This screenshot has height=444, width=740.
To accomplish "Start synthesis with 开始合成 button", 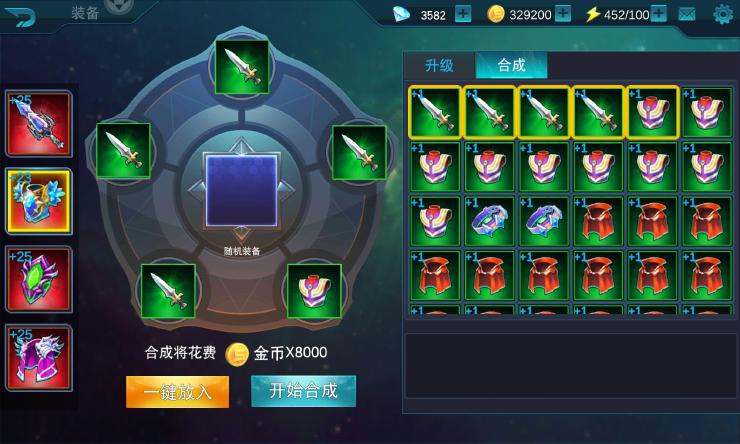I will (303, 390).
